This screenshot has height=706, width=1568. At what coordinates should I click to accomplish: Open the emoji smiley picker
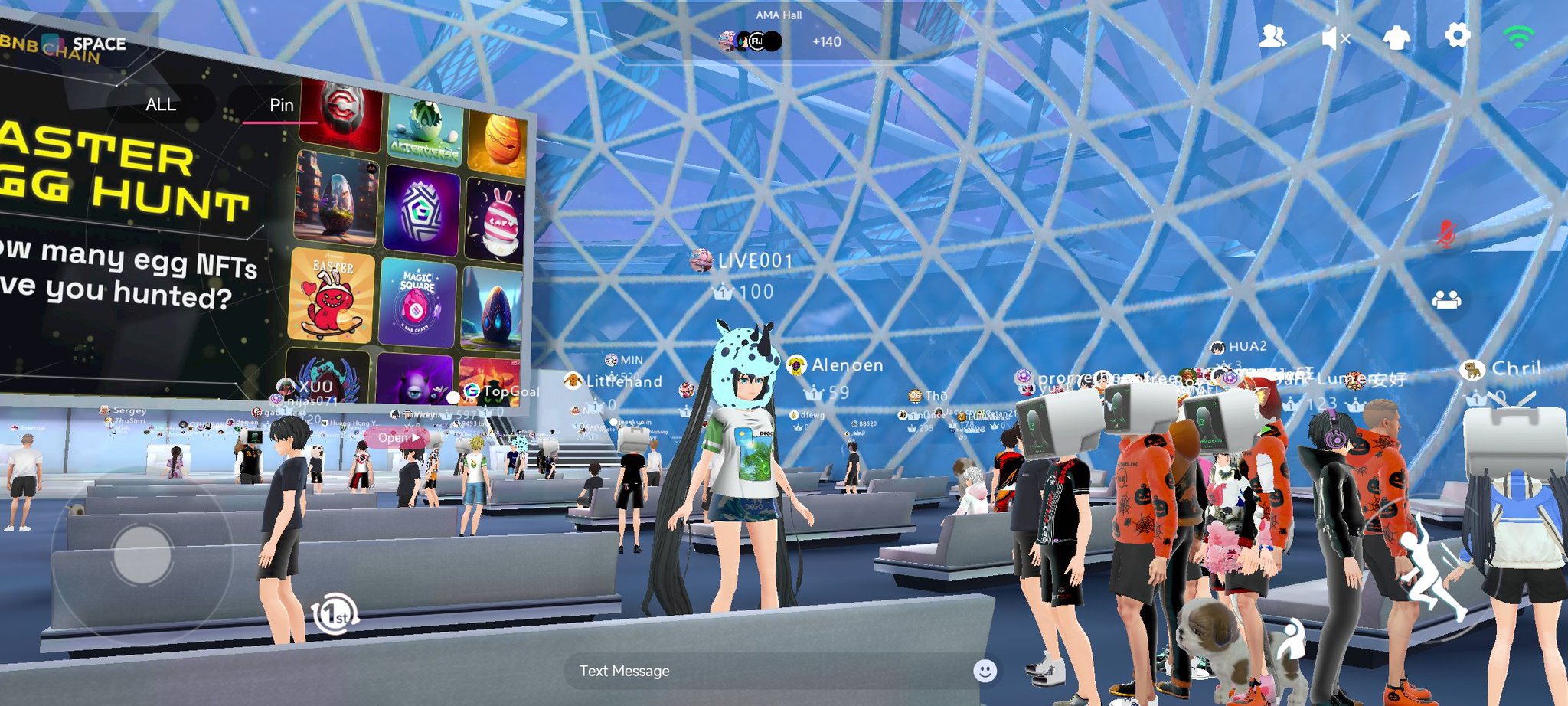pyautogui.click(x=985, y=671)
